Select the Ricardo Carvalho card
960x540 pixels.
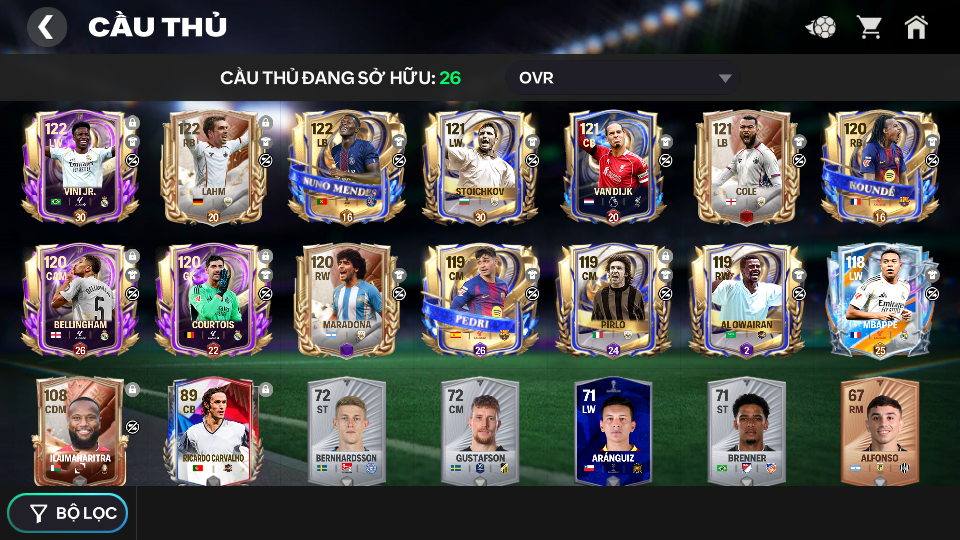(213, 431)
